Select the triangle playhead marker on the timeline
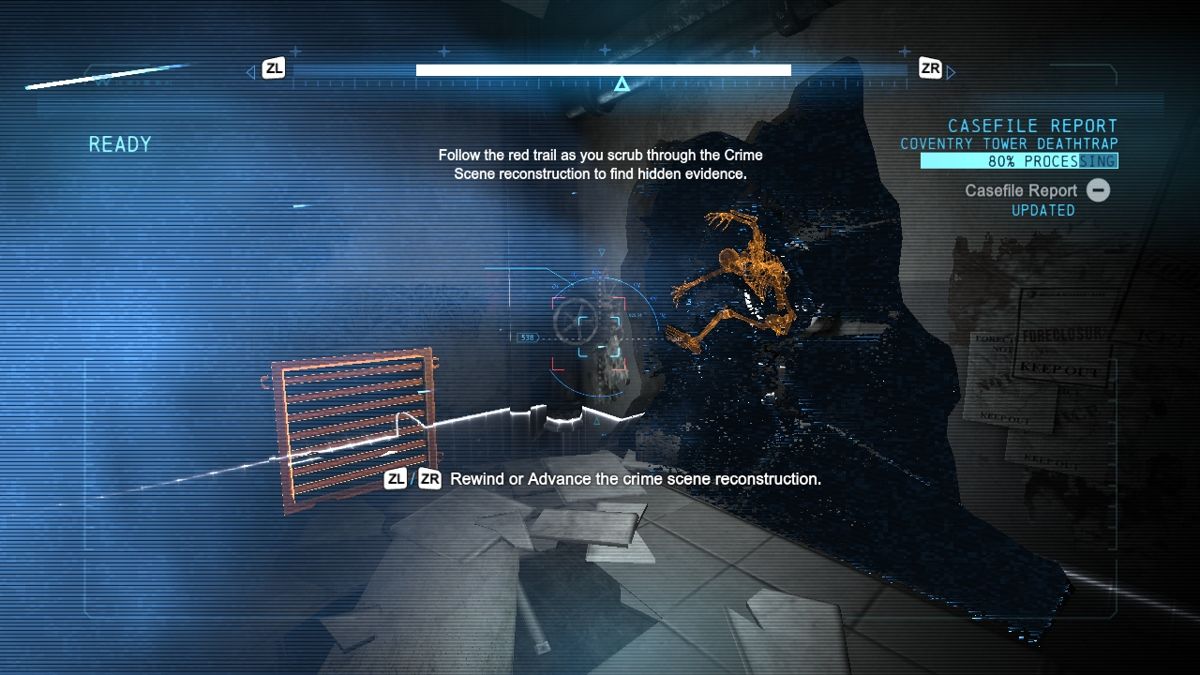1200x675 pixels. click(x=621, y=85)
